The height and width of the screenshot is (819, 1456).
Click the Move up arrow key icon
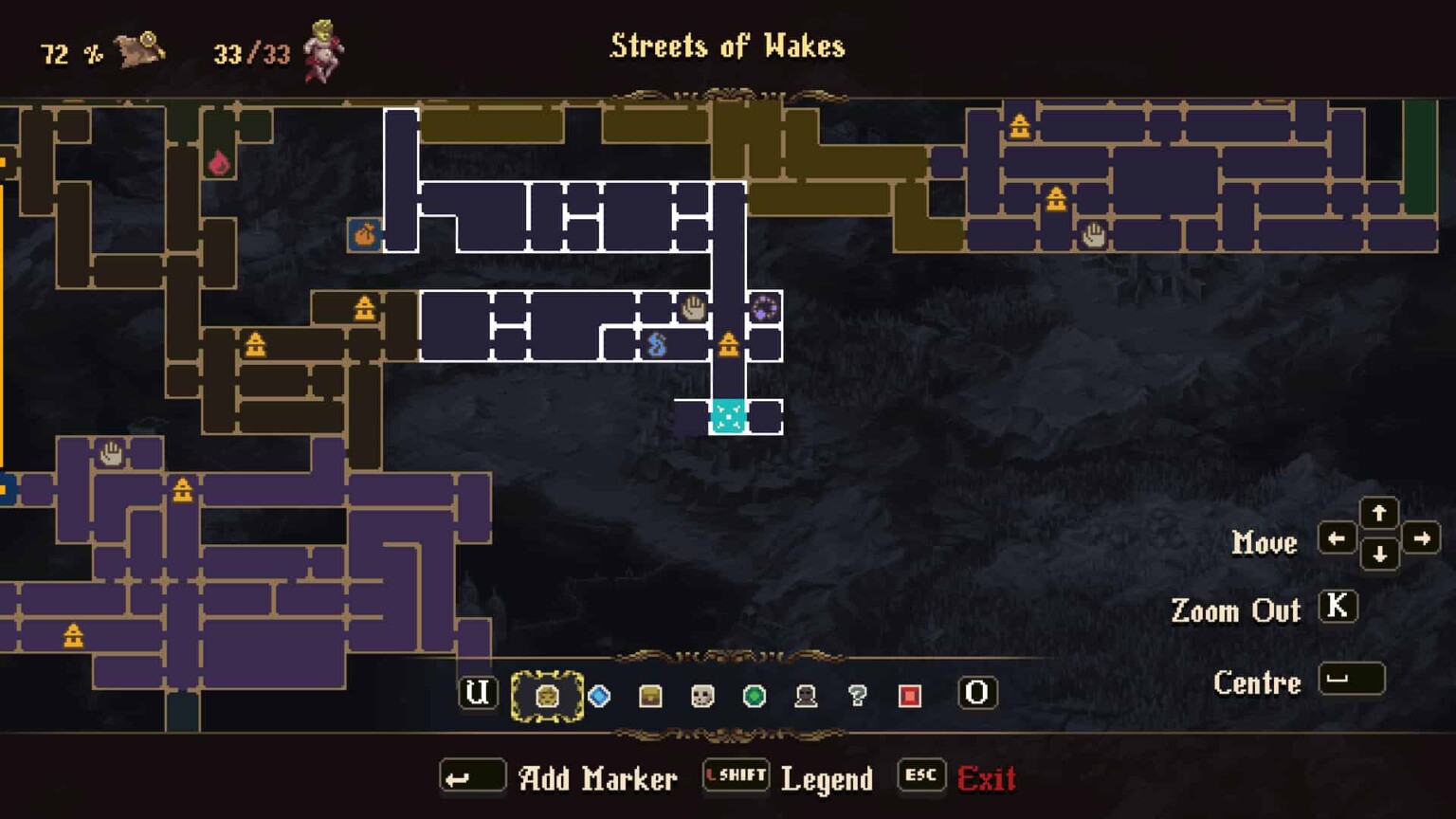1380,513
